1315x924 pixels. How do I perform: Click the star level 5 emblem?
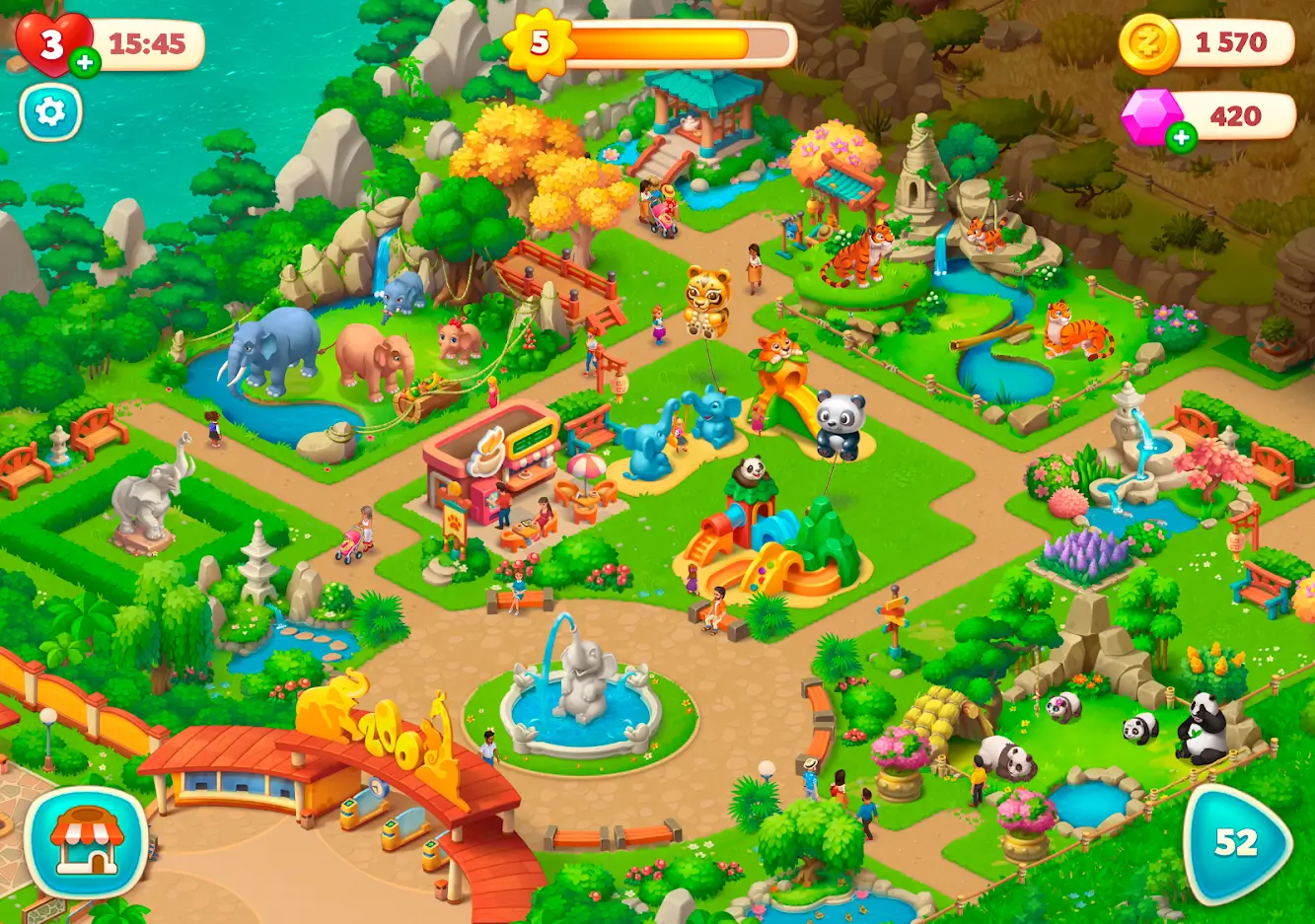coord(539,42)
